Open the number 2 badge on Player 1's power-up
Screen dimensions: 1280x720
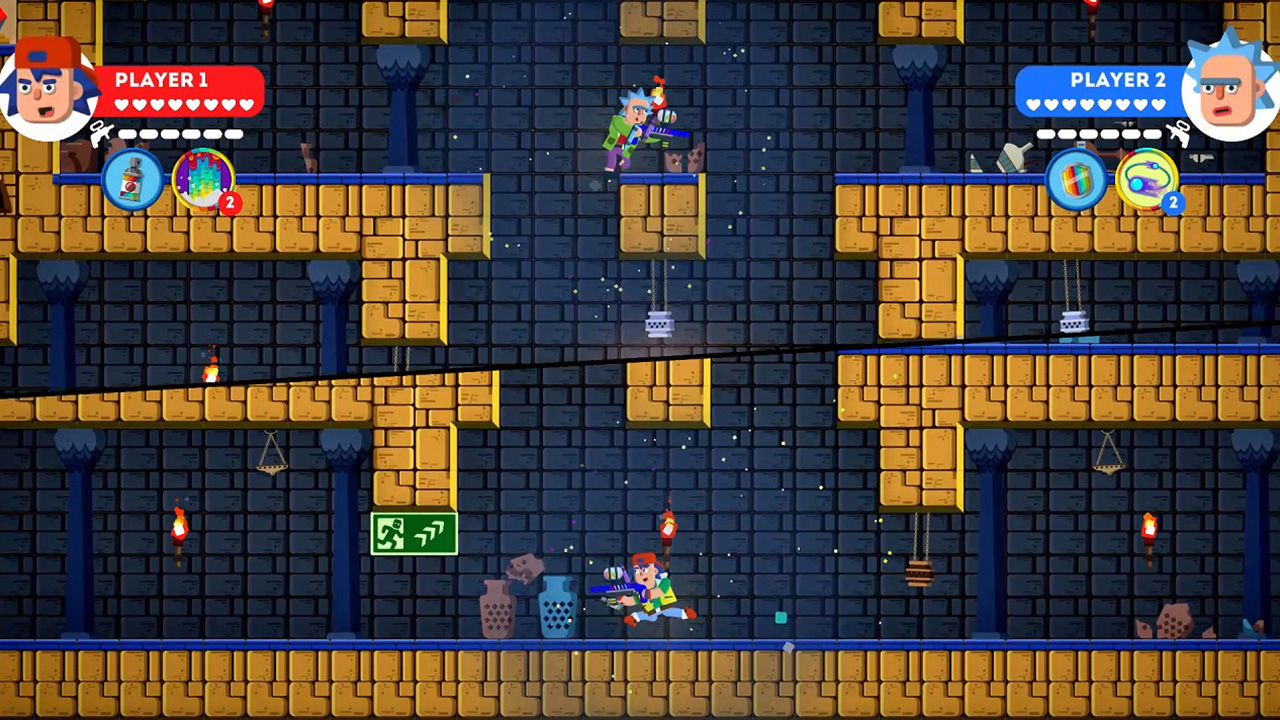pos(229,202)
